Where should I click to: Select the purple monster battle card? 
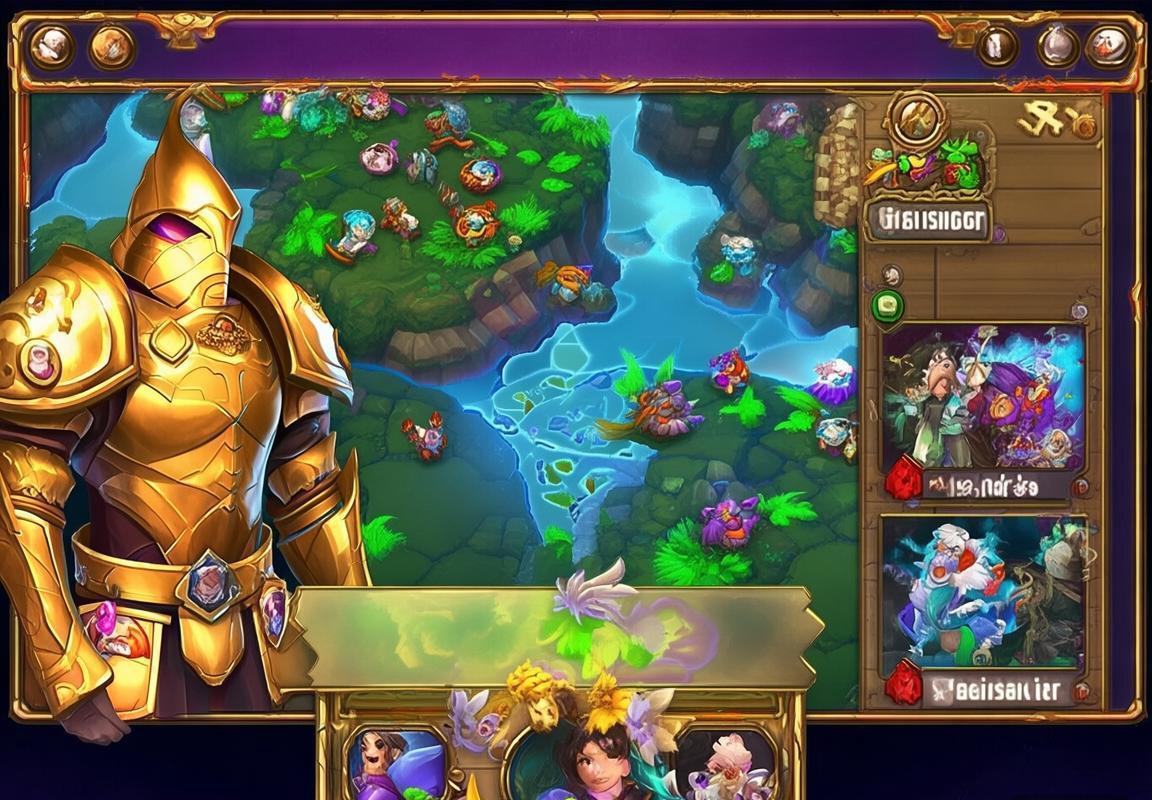point(983,398)
